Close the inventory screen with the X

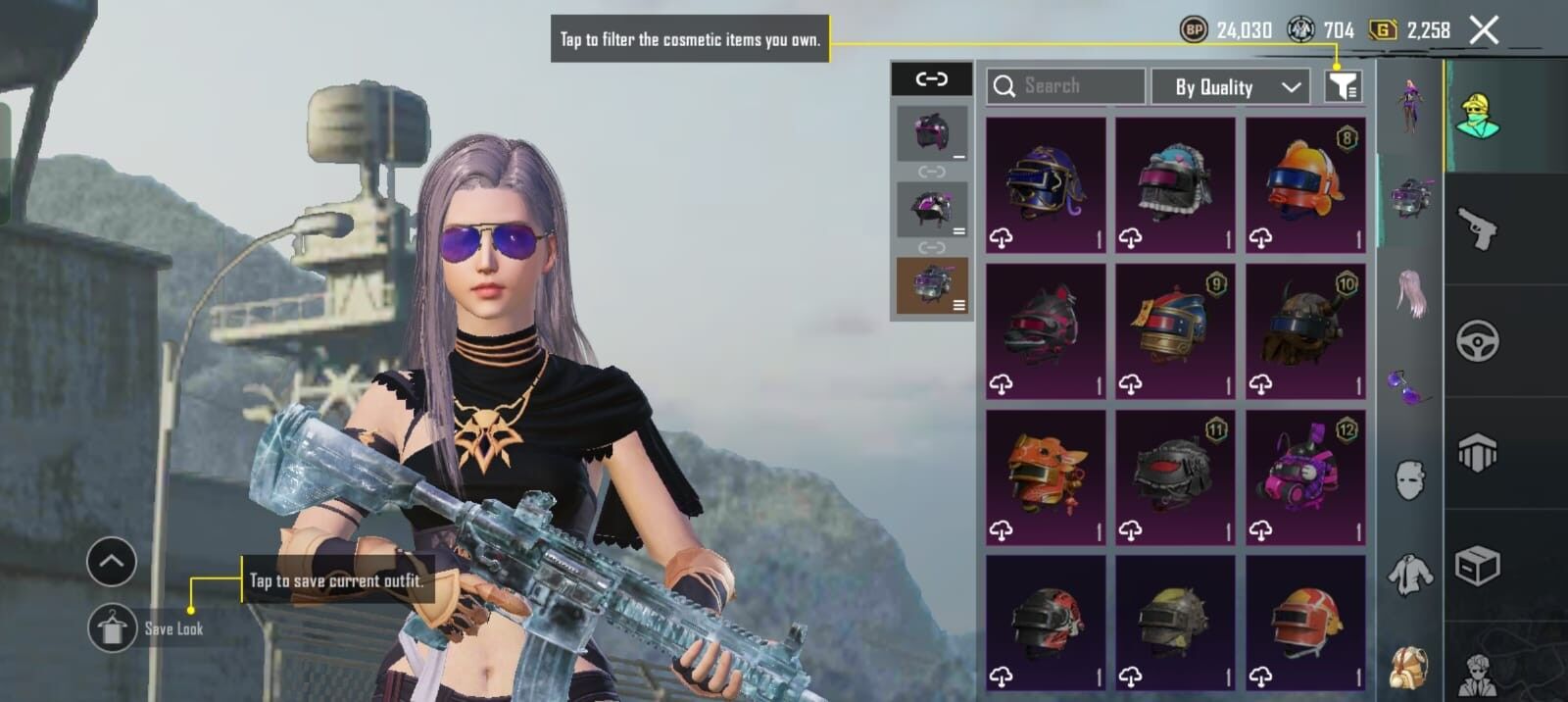pos(1484,30)
